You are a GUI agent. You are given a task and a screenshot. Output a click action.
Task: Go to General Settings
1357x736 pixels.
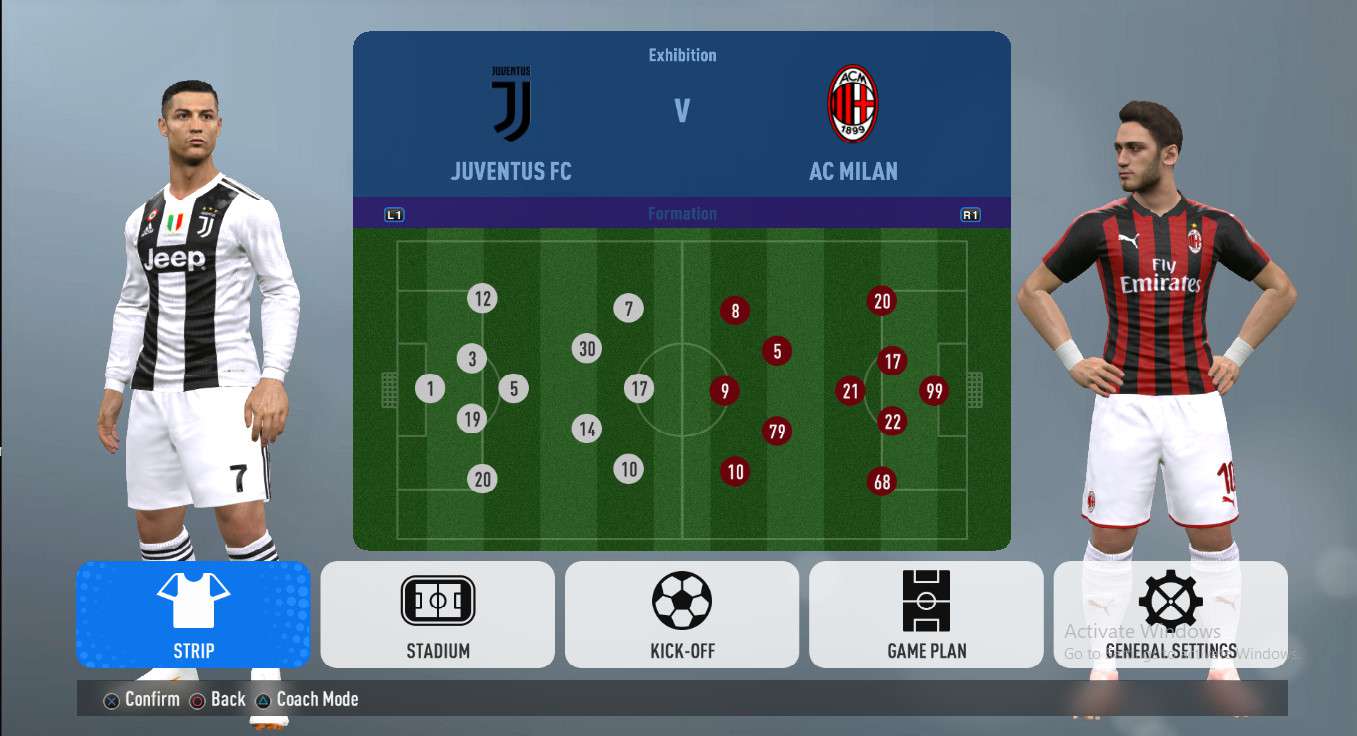(x=1170, y=614)
